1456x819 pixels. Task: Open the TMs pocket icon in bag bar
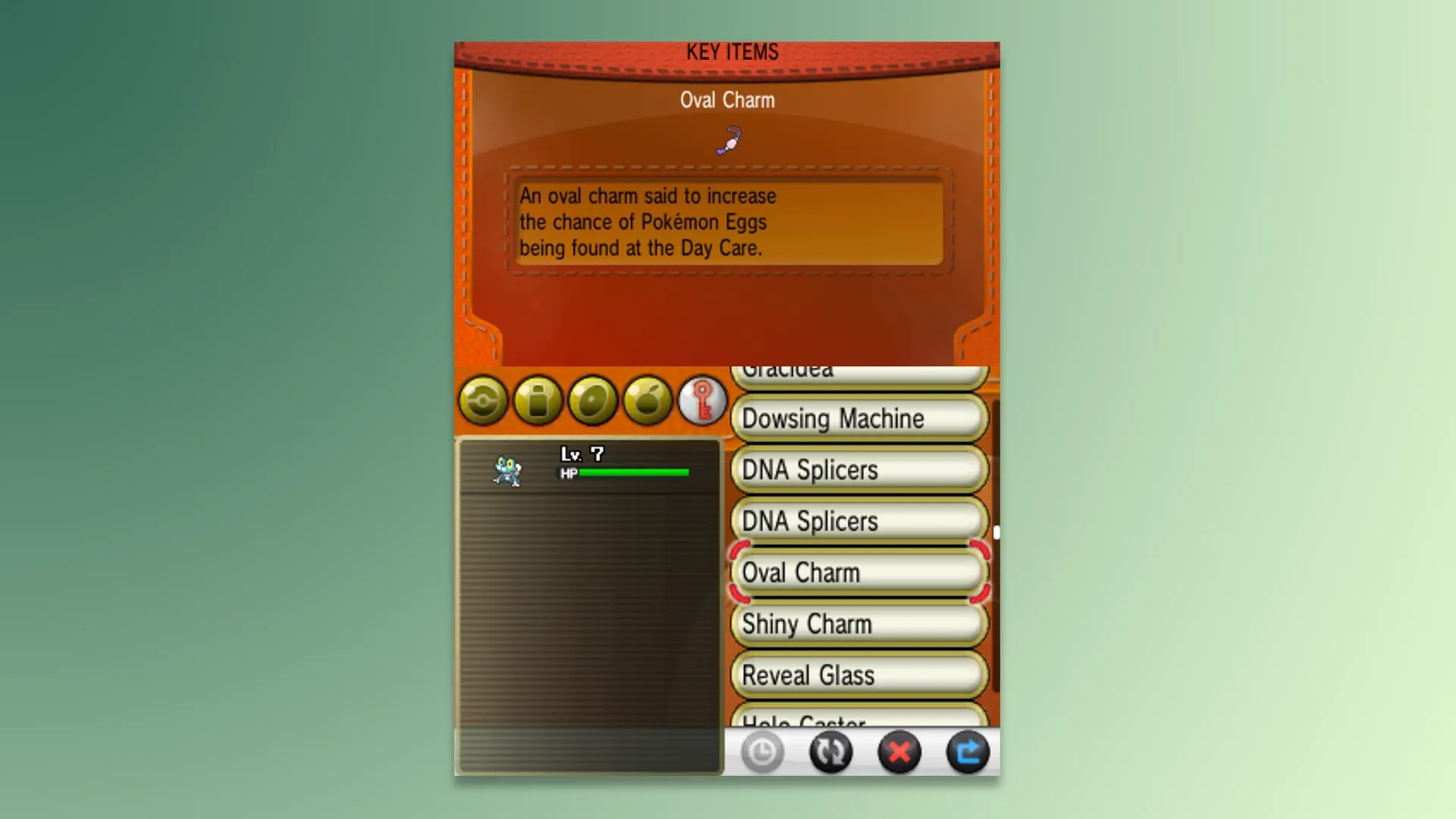pyautogui.click(x=593, y=400)
